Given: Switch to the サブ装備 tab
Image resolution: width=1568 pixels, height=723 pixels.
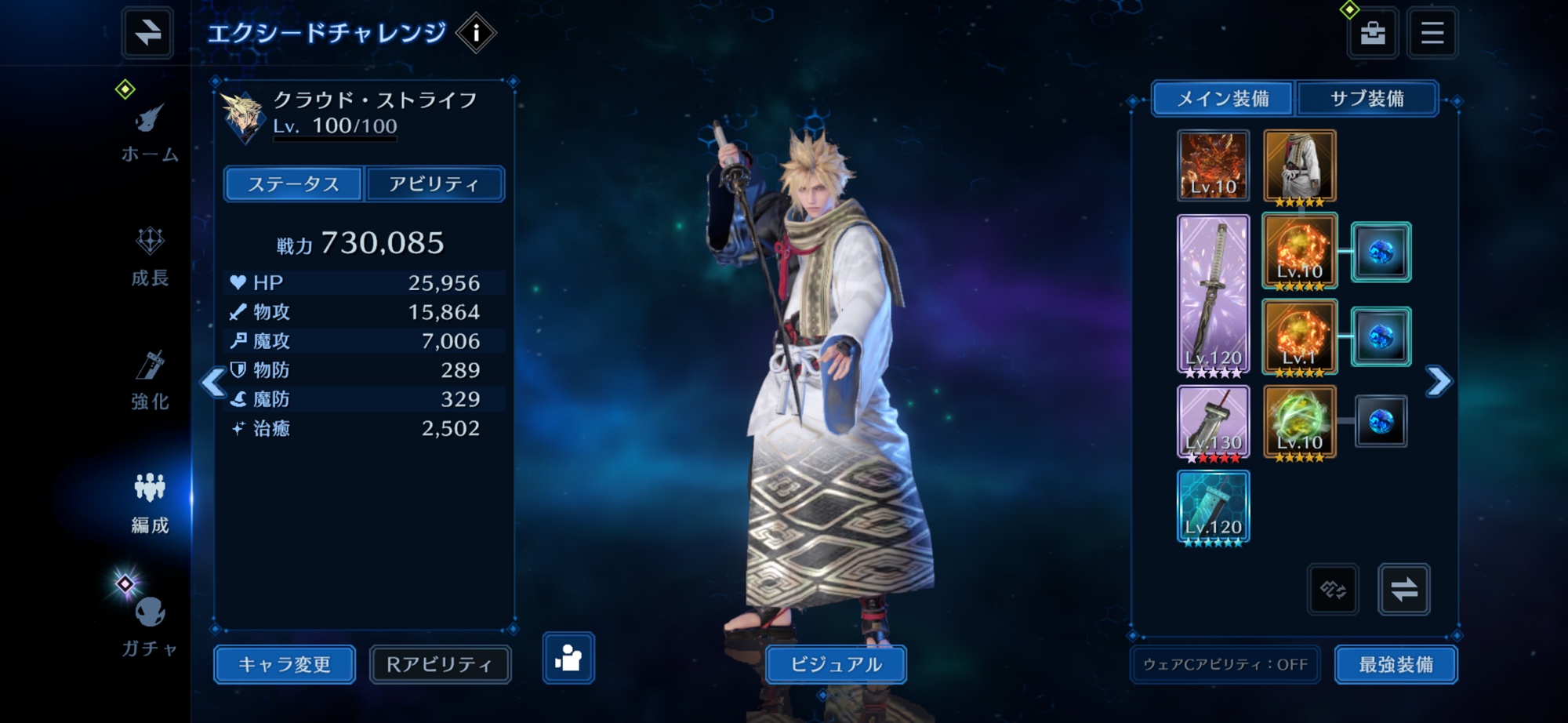Looking at the screenshot, I should [x=1367, y=99].
